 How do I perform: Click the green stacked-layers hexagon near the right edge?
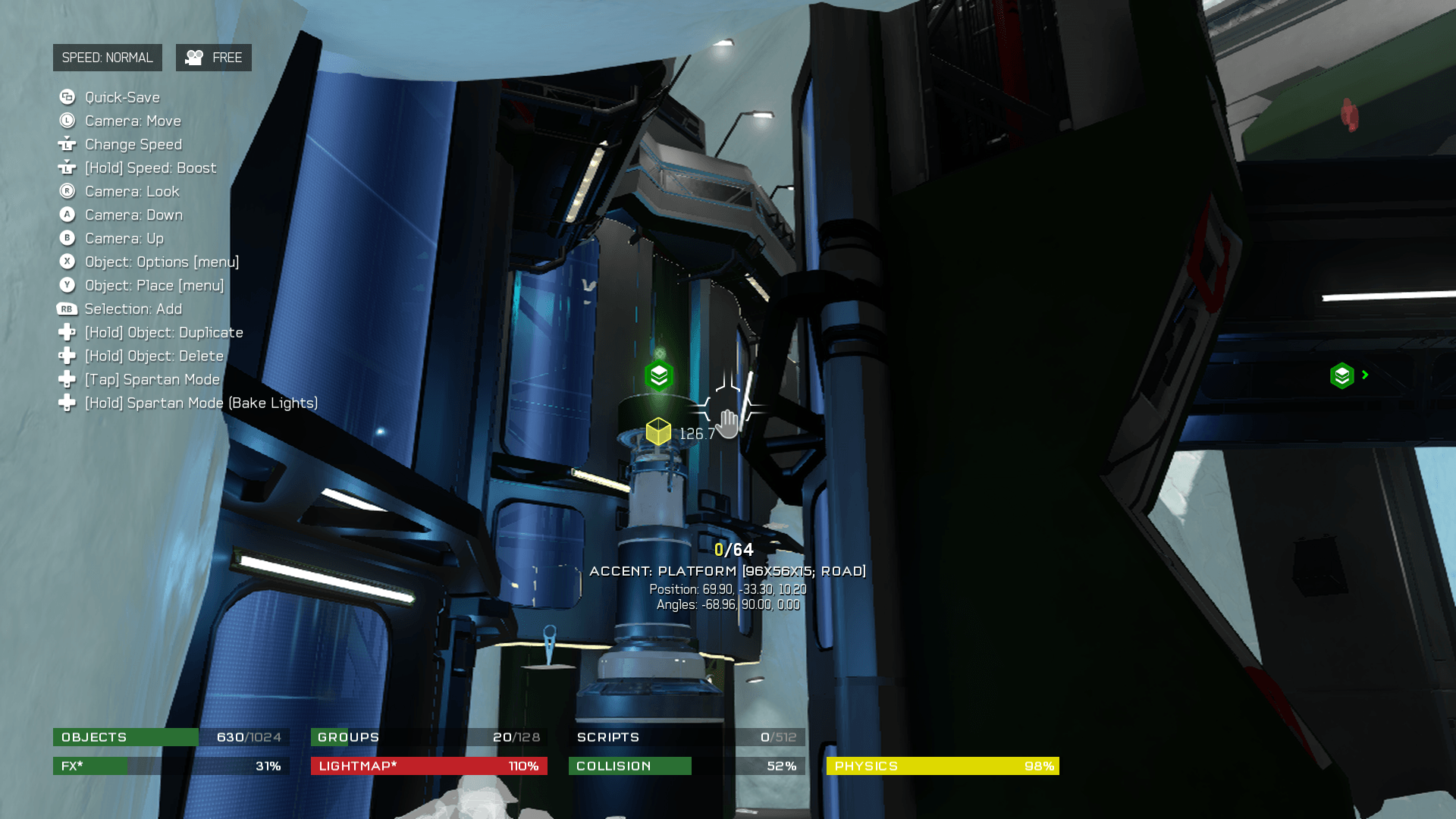point(1341,375)
